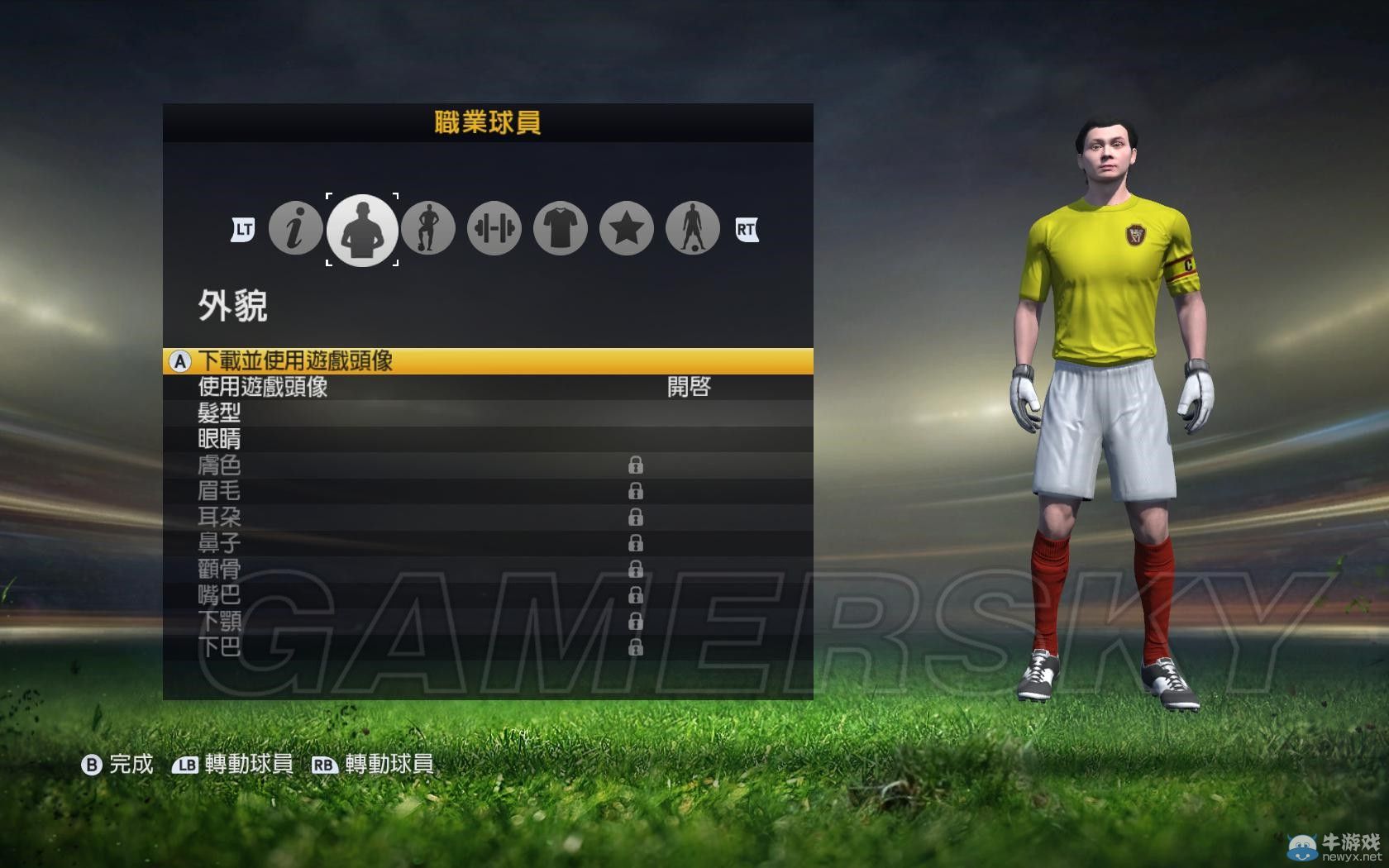Image resolution: width=1389 pixels, height=868 pixels.
Task: Click the lock icon next to 膚色
Action: click(635, 465)
